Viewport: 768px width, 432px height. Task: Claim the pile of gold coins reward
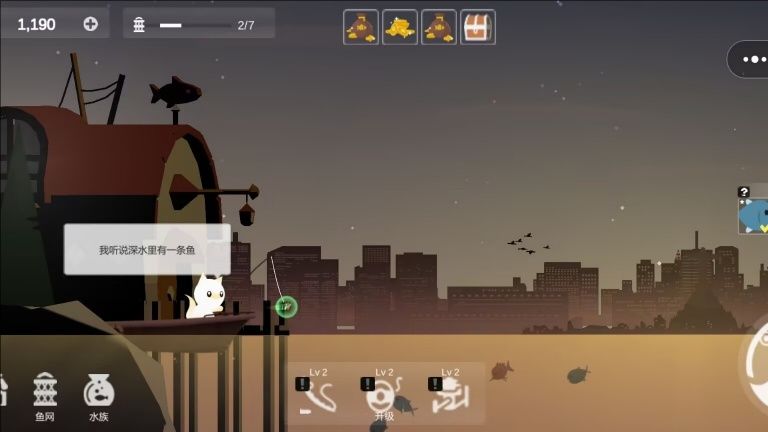point(400,27)
